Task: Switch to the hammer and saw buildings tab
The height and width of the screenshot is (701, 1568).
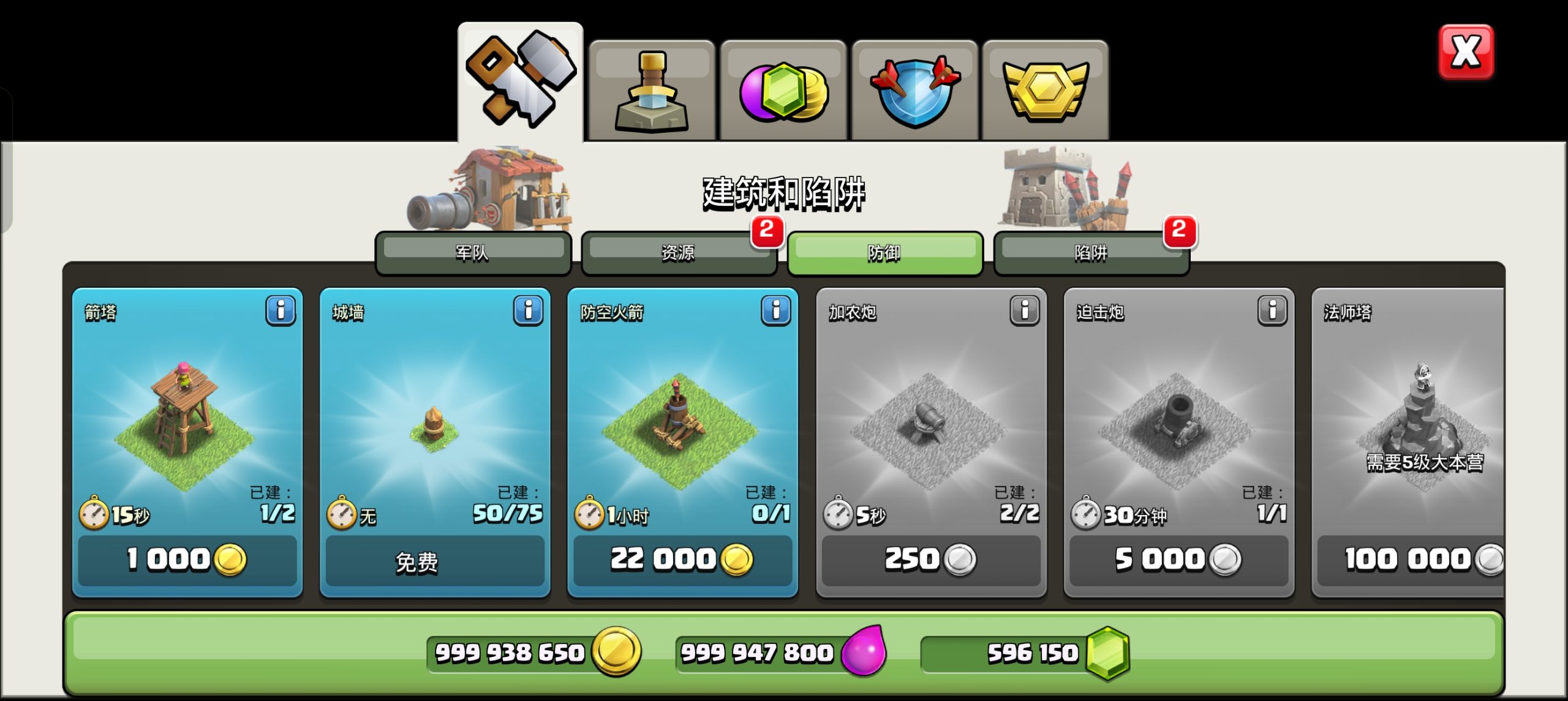Action: pyautogui.click(x=520, y=81)
